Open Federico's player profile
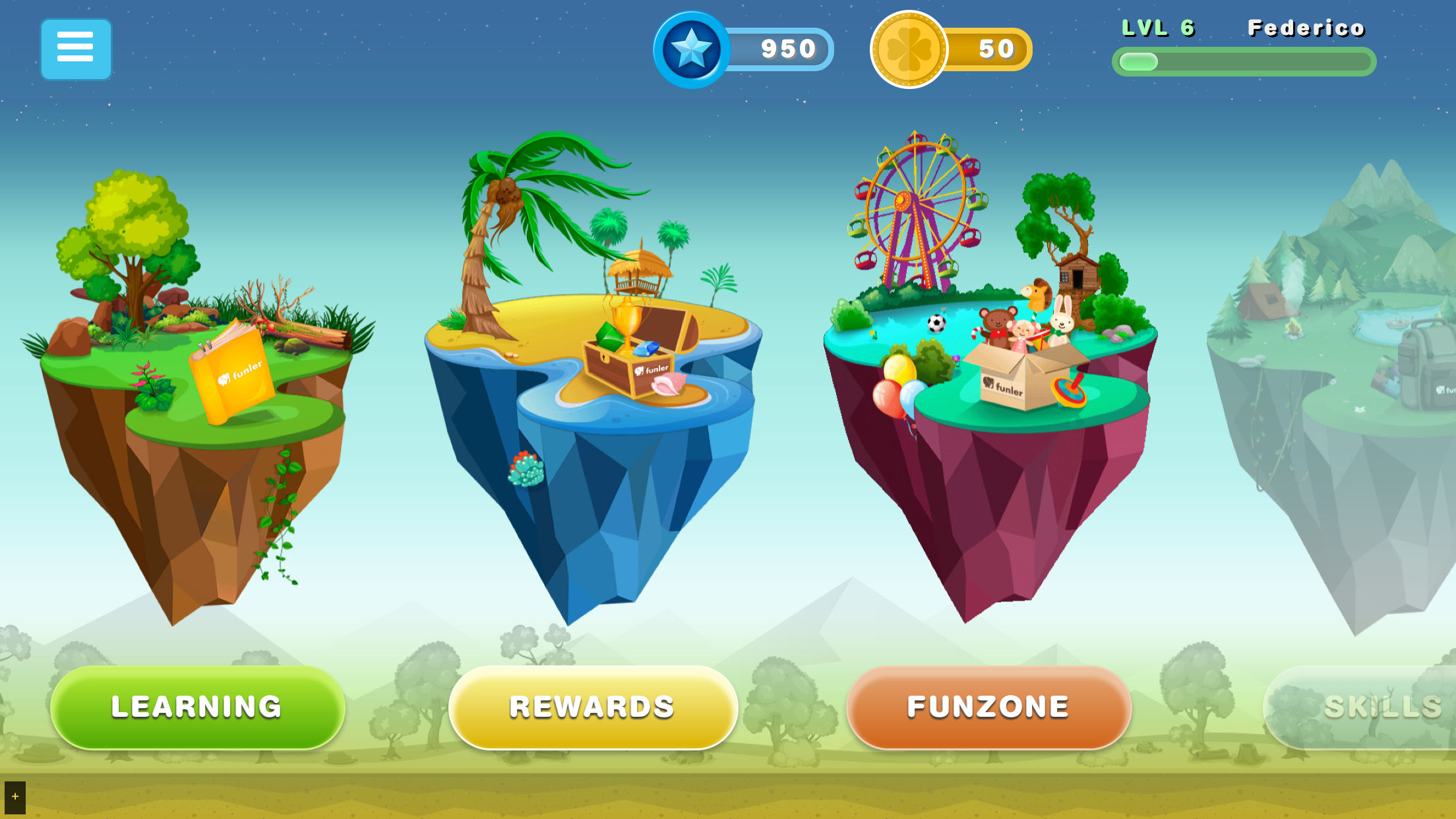Viewport: 1456px width, 819px height. click(1306, 28)
